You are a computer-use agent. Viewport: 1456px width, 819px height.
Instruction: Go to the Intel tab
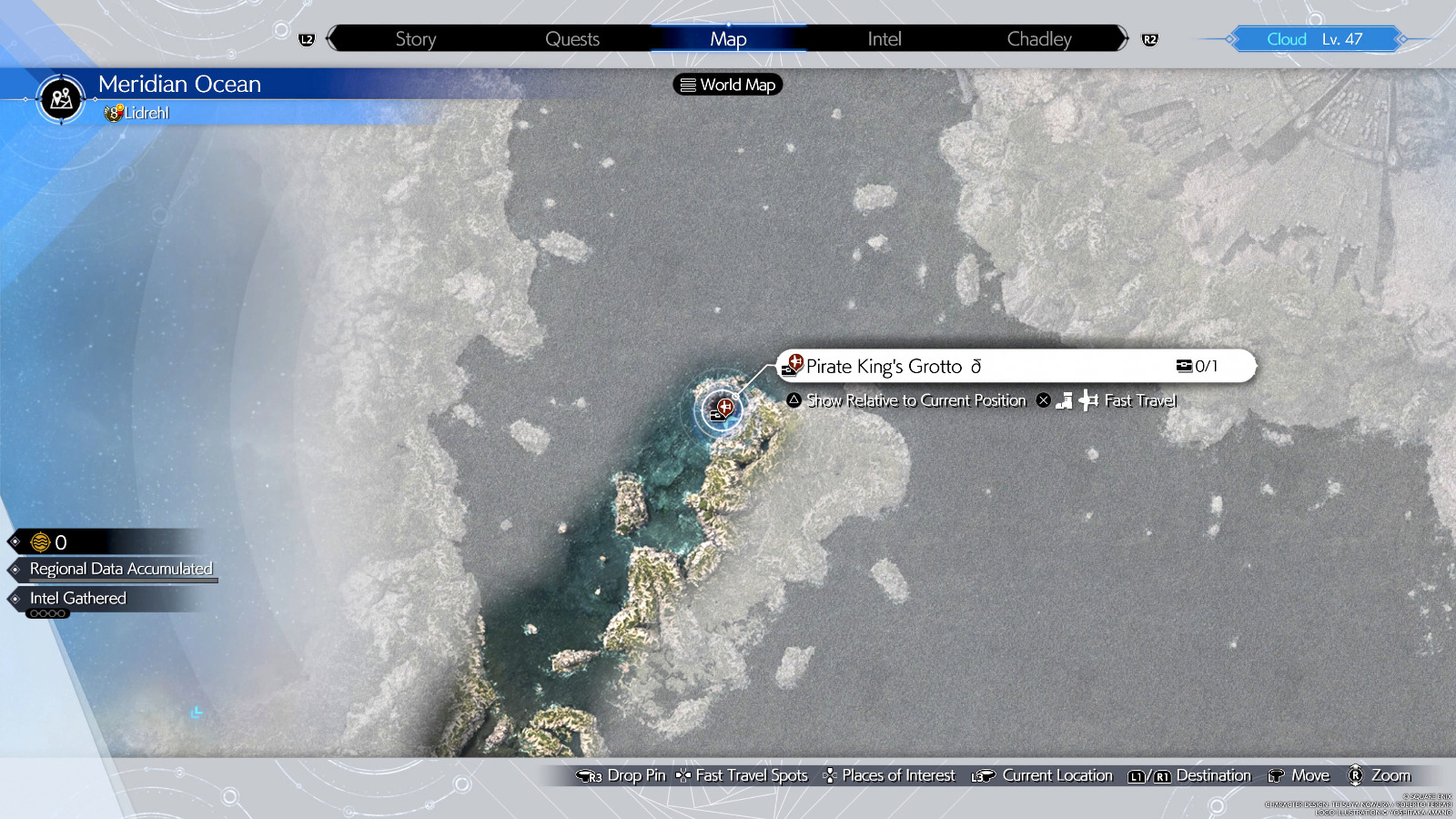(884, 39)
